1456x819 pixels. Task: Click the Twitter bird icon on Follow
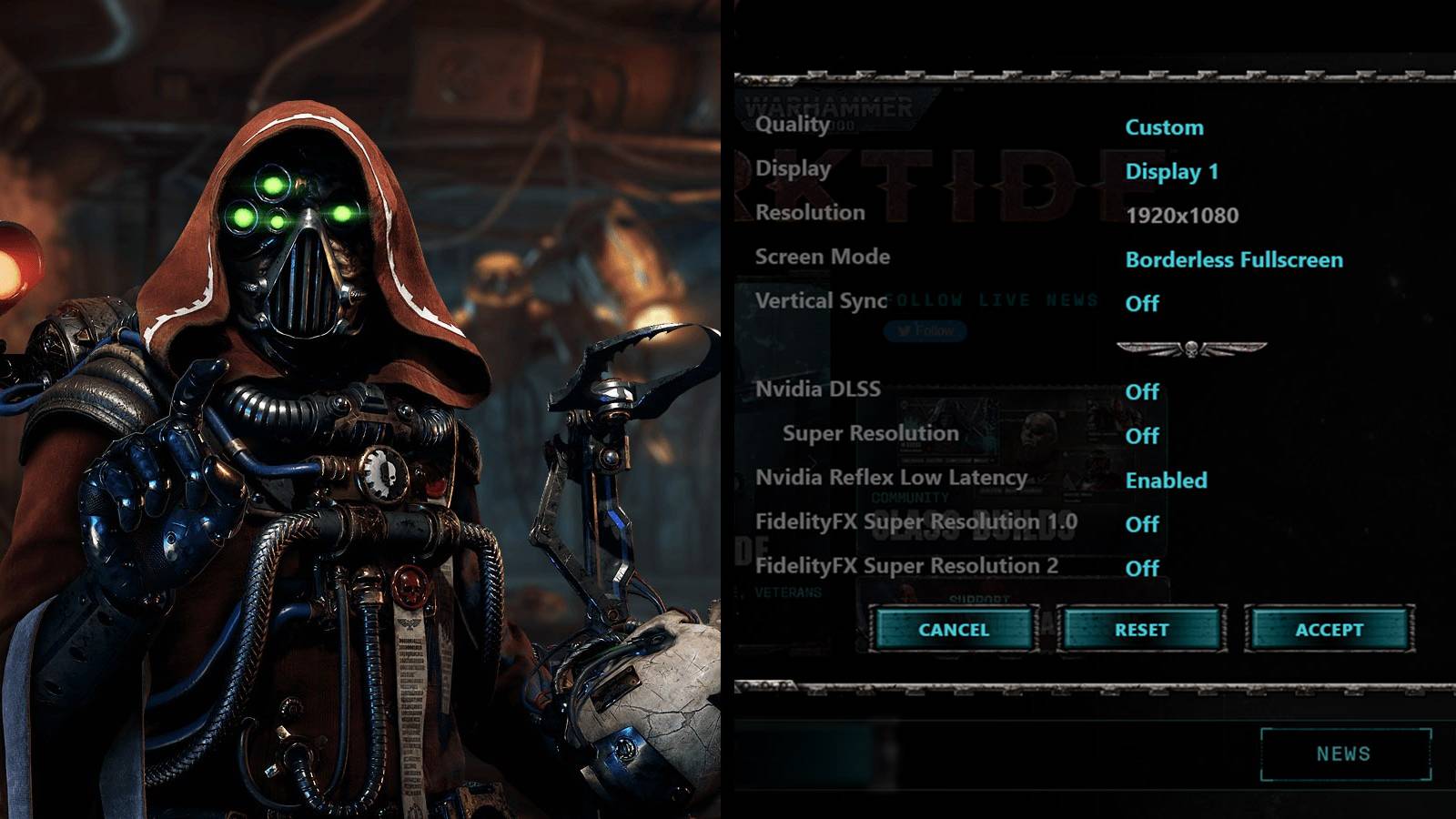point(904,330)
